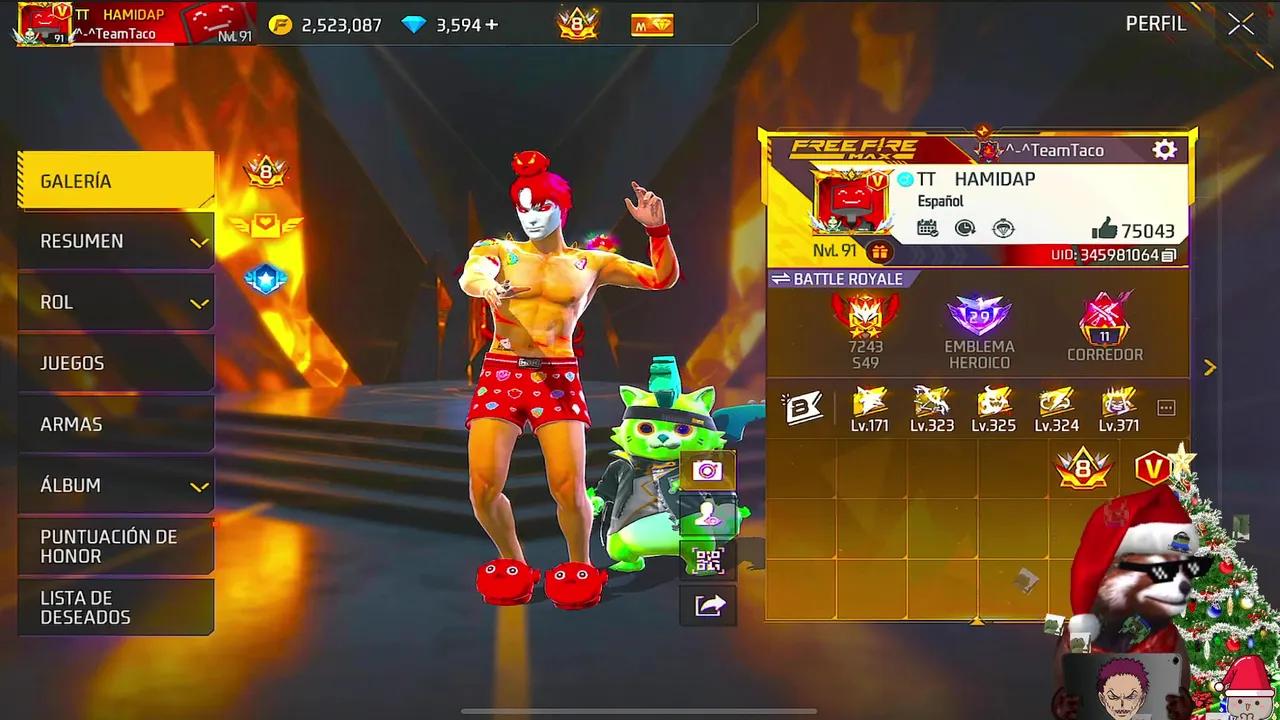The height and width of the screenshot is (720, 1280).
Task: Show the profile QR code
Action: point(708,562)
